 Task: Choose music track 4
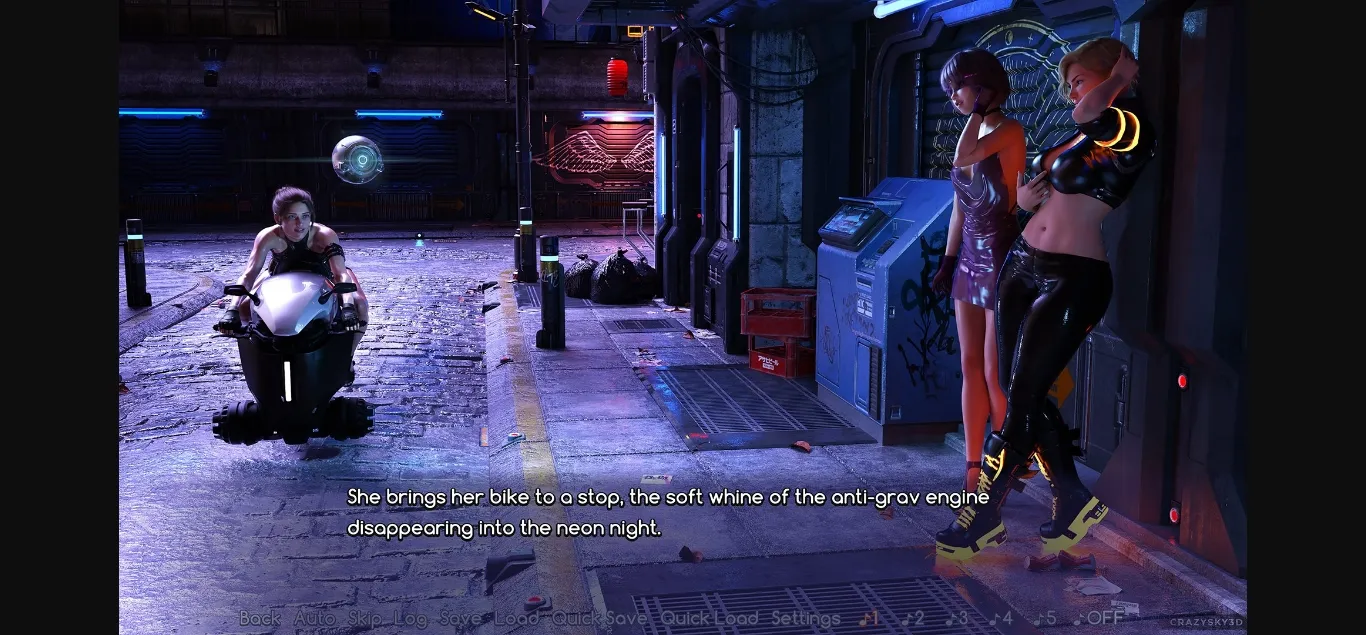[1001, 619]
